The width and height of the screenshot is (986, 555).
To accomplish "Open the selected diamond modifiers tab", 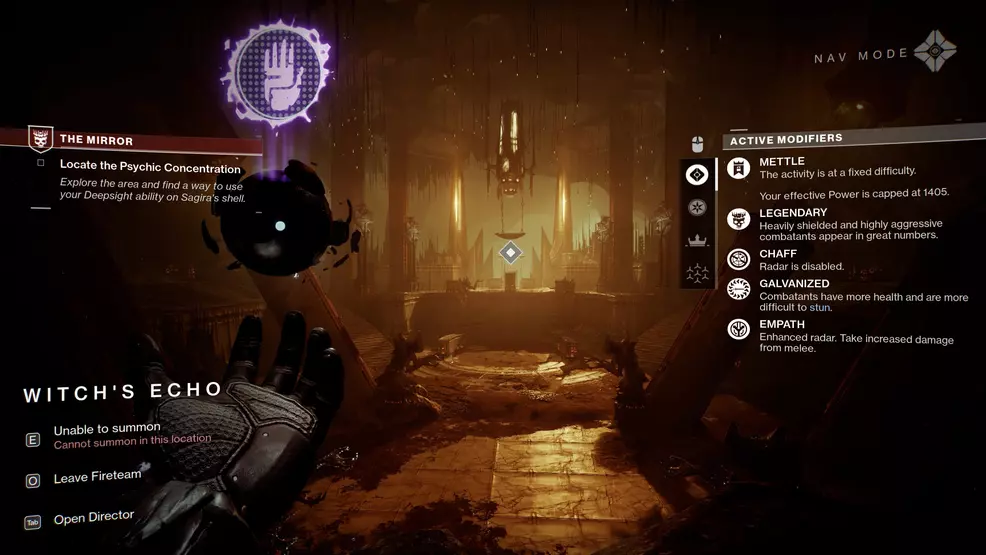I will point(697,175).
